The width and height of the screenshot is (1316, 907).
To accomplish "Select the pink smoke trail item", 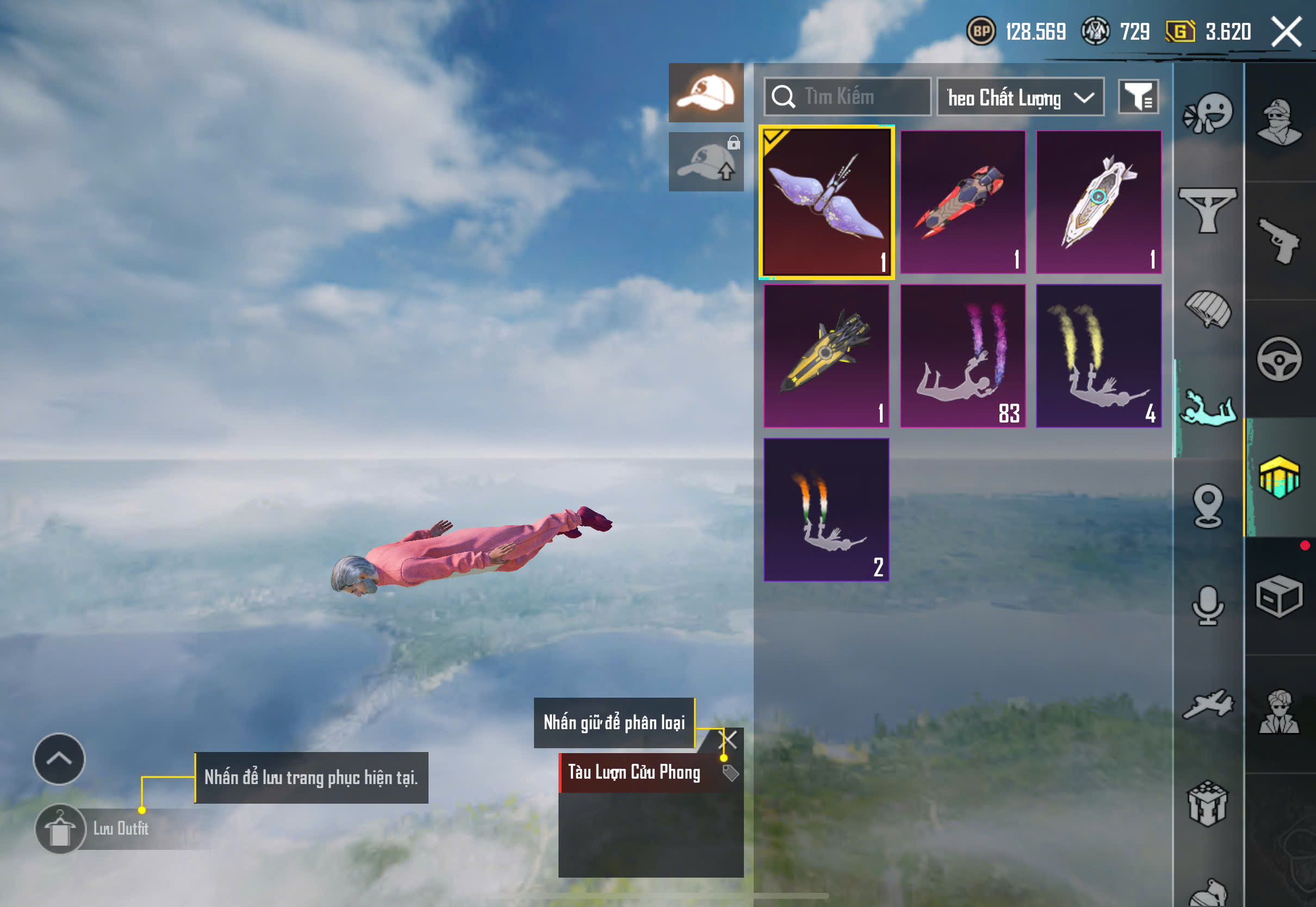I will click(x=963, y=356).
